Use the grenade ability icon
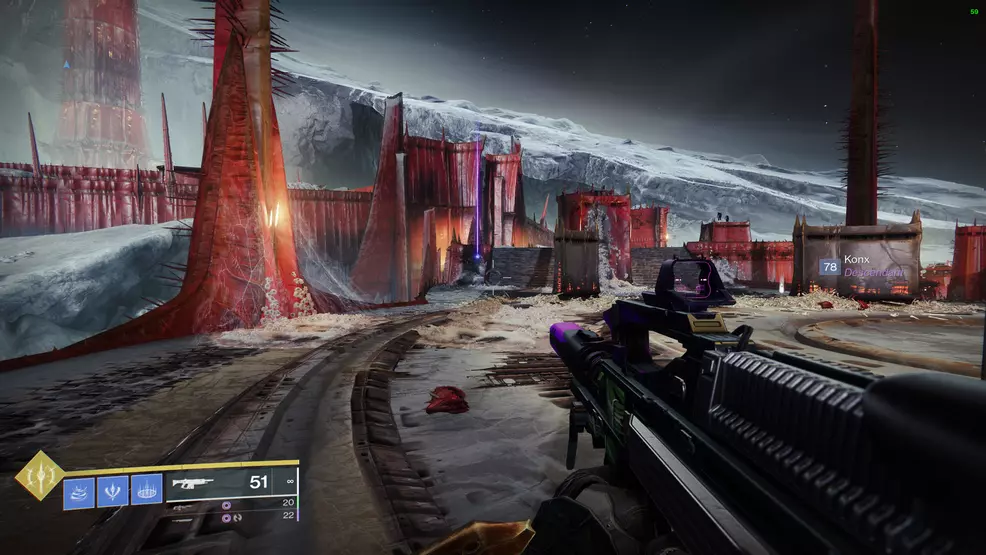 [x=79, y=491]
